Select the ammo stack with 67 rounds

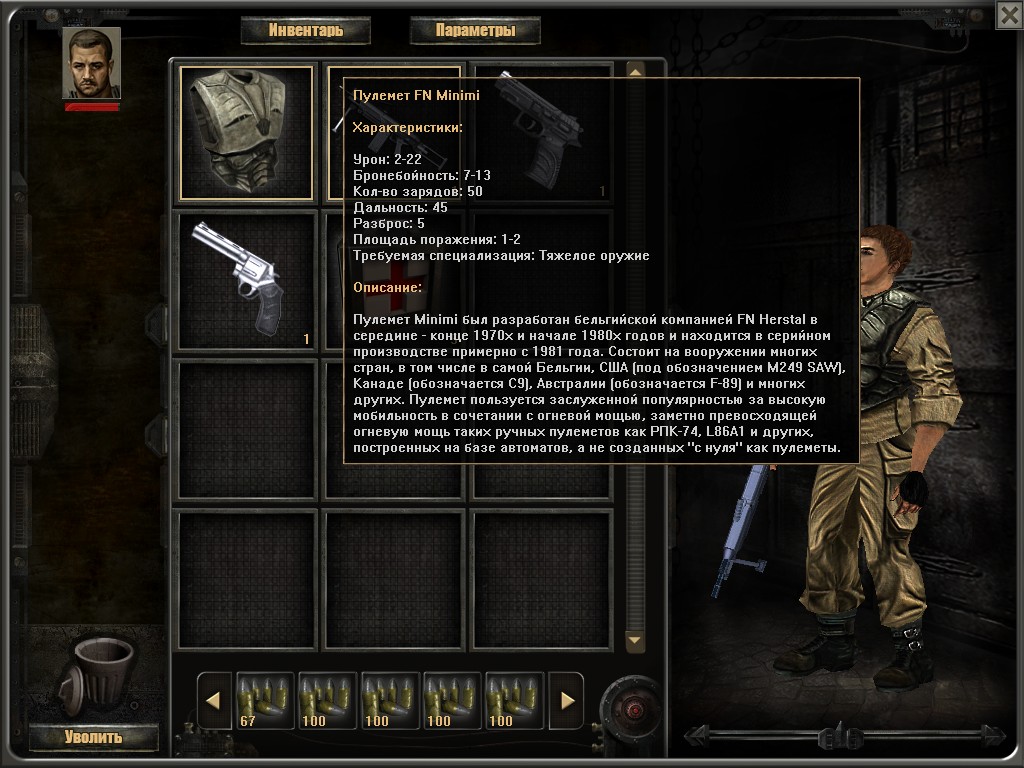click(265, 700)
